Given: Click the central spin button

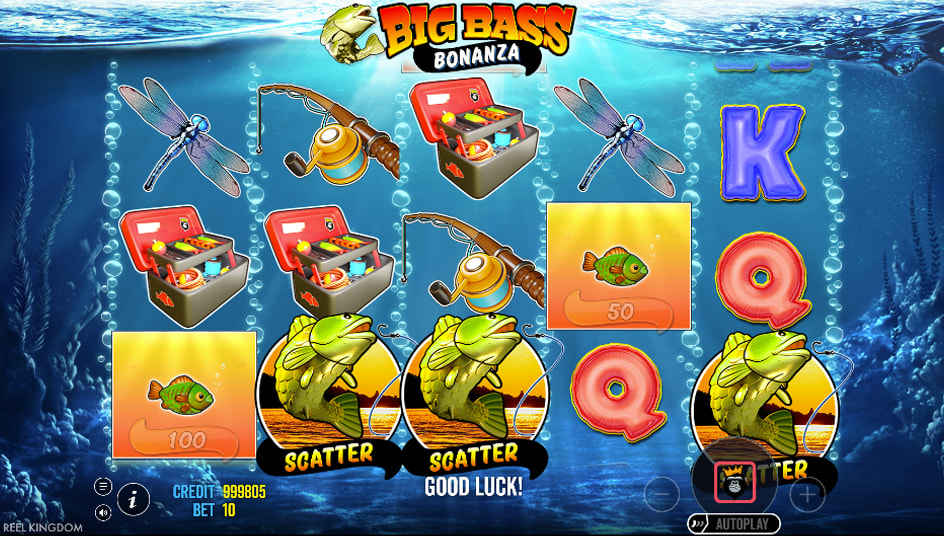Looking at the screenshot, I should 734,484.
